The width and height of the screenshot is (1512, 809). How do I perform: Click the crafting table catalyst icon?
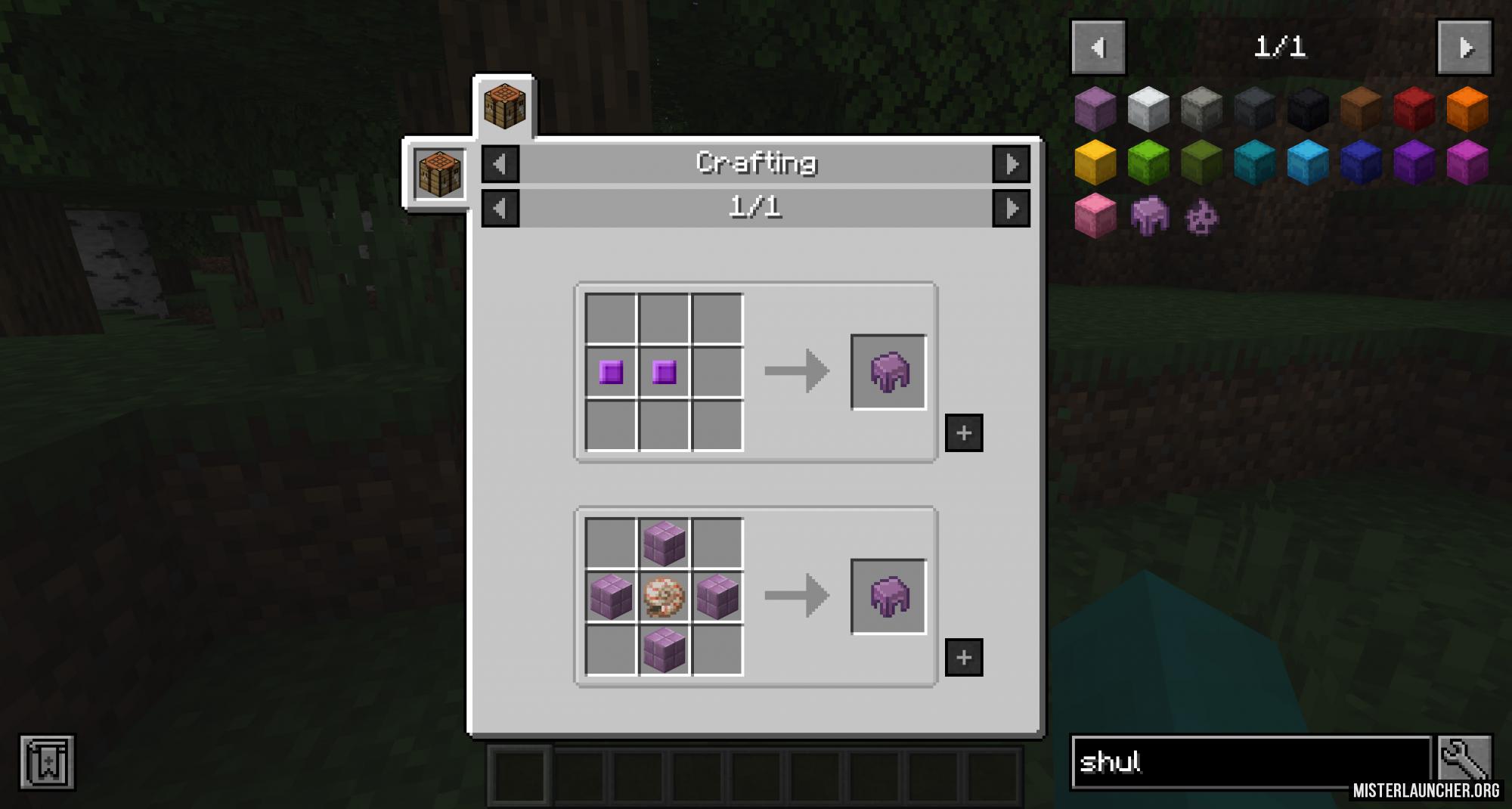point(439,174)
